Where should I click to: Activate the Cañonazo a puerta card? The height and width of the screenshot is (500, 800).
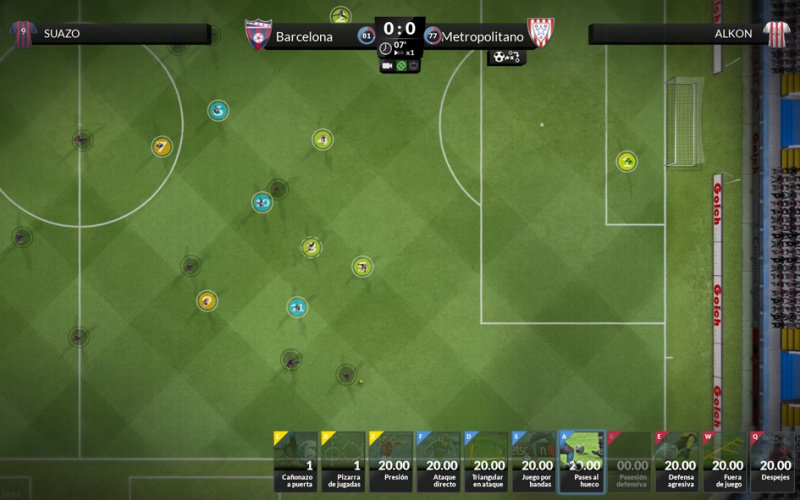coord(295,462)
